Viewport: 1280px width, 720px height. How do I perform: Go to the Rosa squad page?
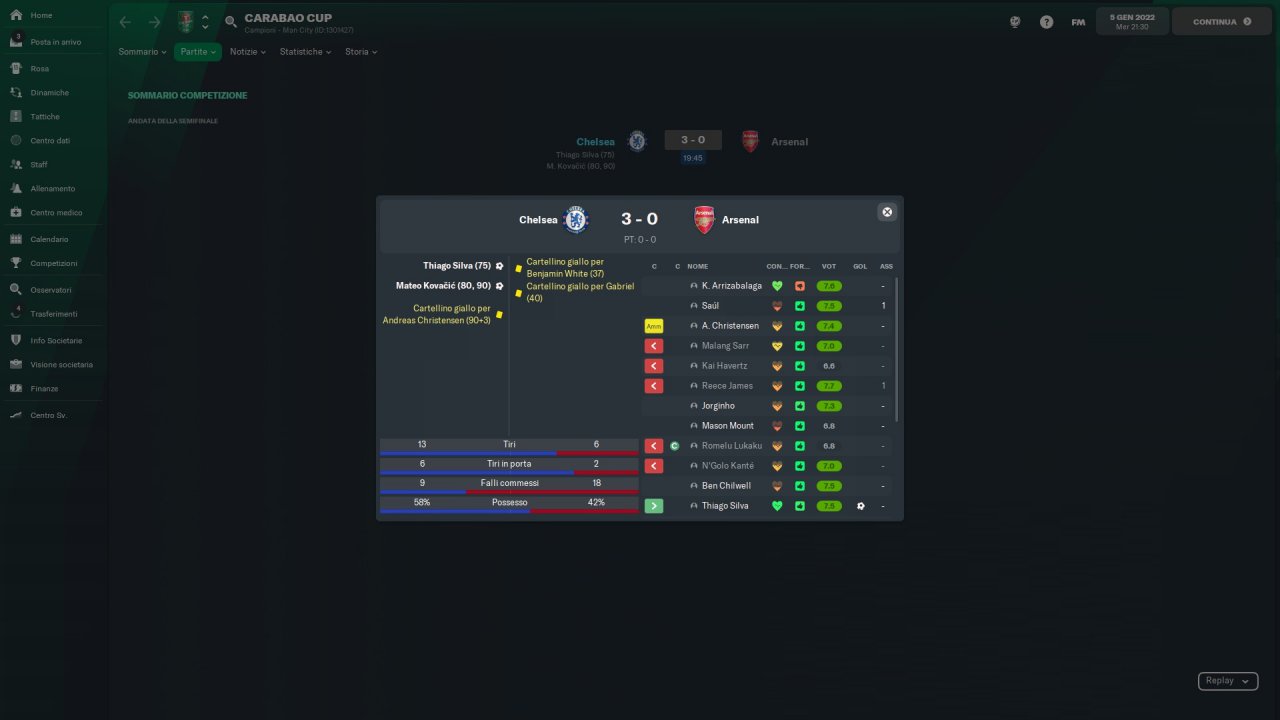(39, 69)
